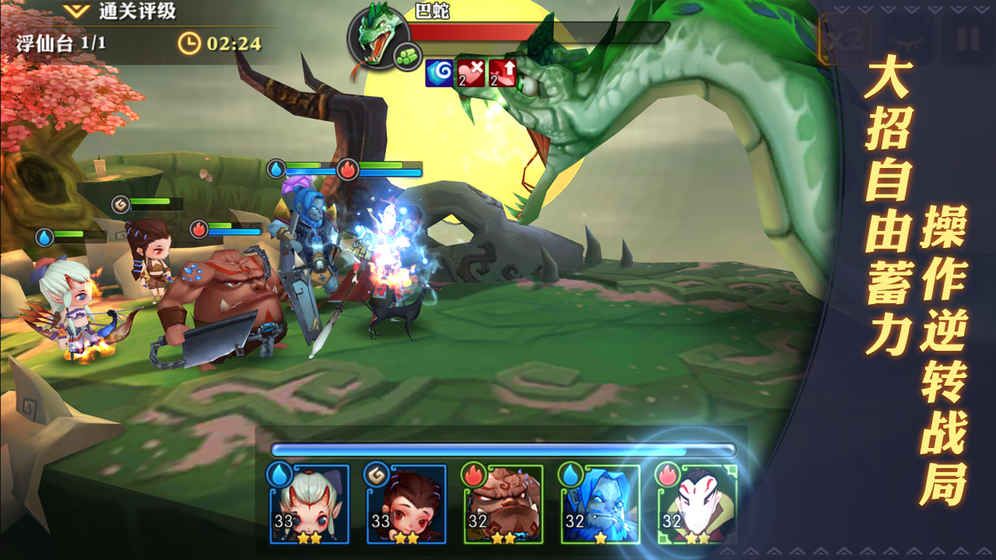Inspect the red up-arrow buff icon
Viewport: 996px width, 560px height.
(502, 72)
